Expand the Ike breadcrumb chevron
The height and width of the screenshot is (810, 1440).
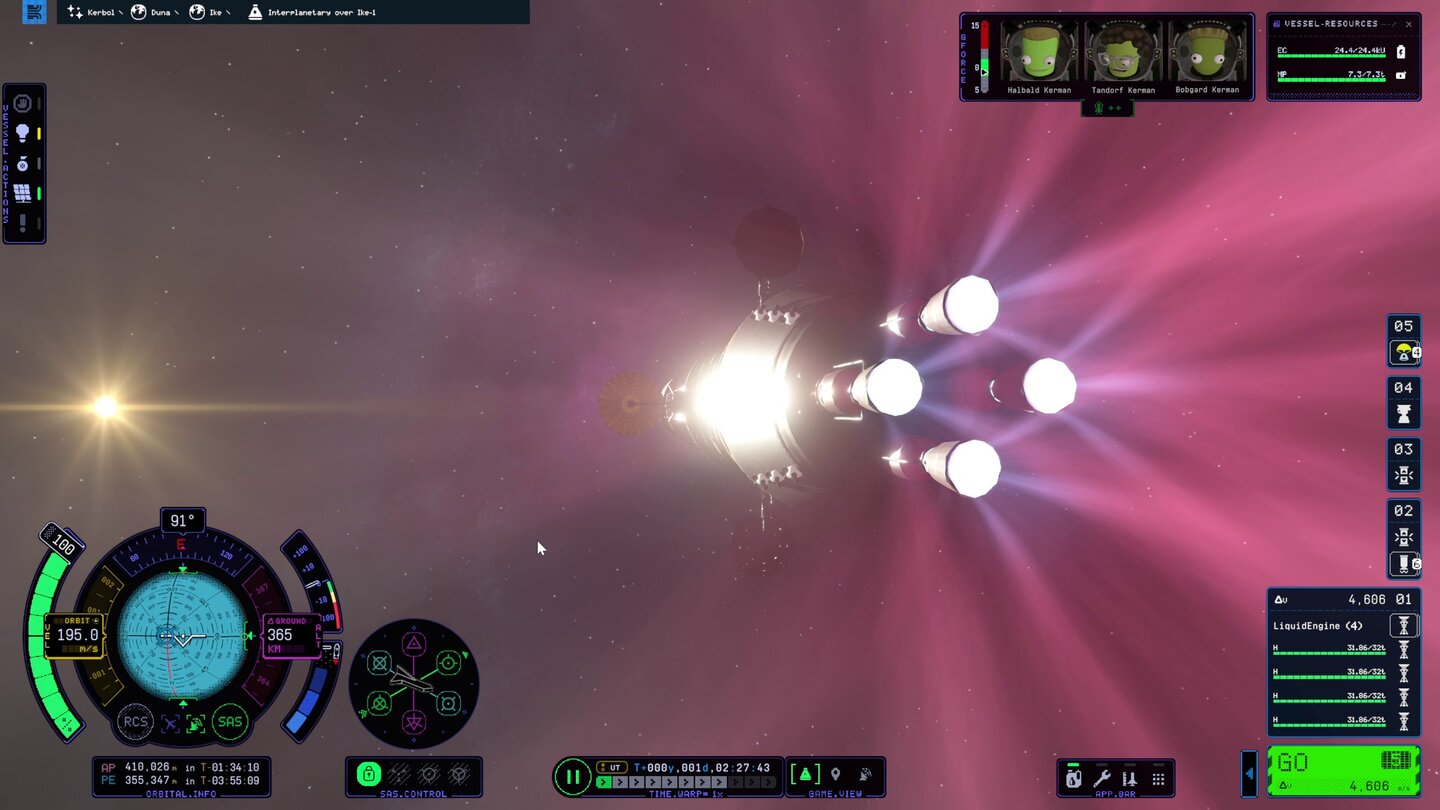click(x=228, y=12)
